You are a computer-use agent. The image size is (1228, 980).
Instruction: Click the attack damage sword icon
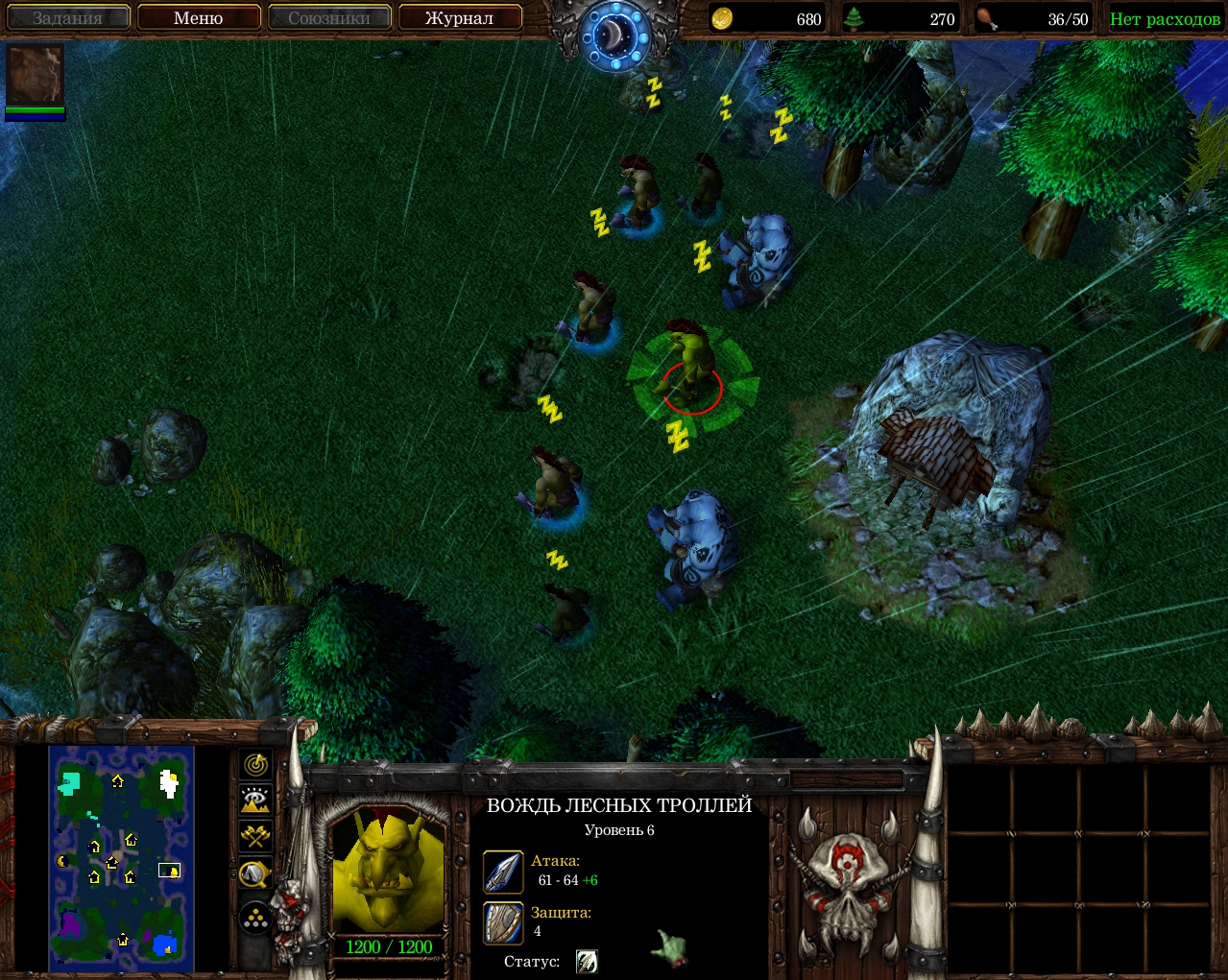pyautogui.click(x=503, y=872)
